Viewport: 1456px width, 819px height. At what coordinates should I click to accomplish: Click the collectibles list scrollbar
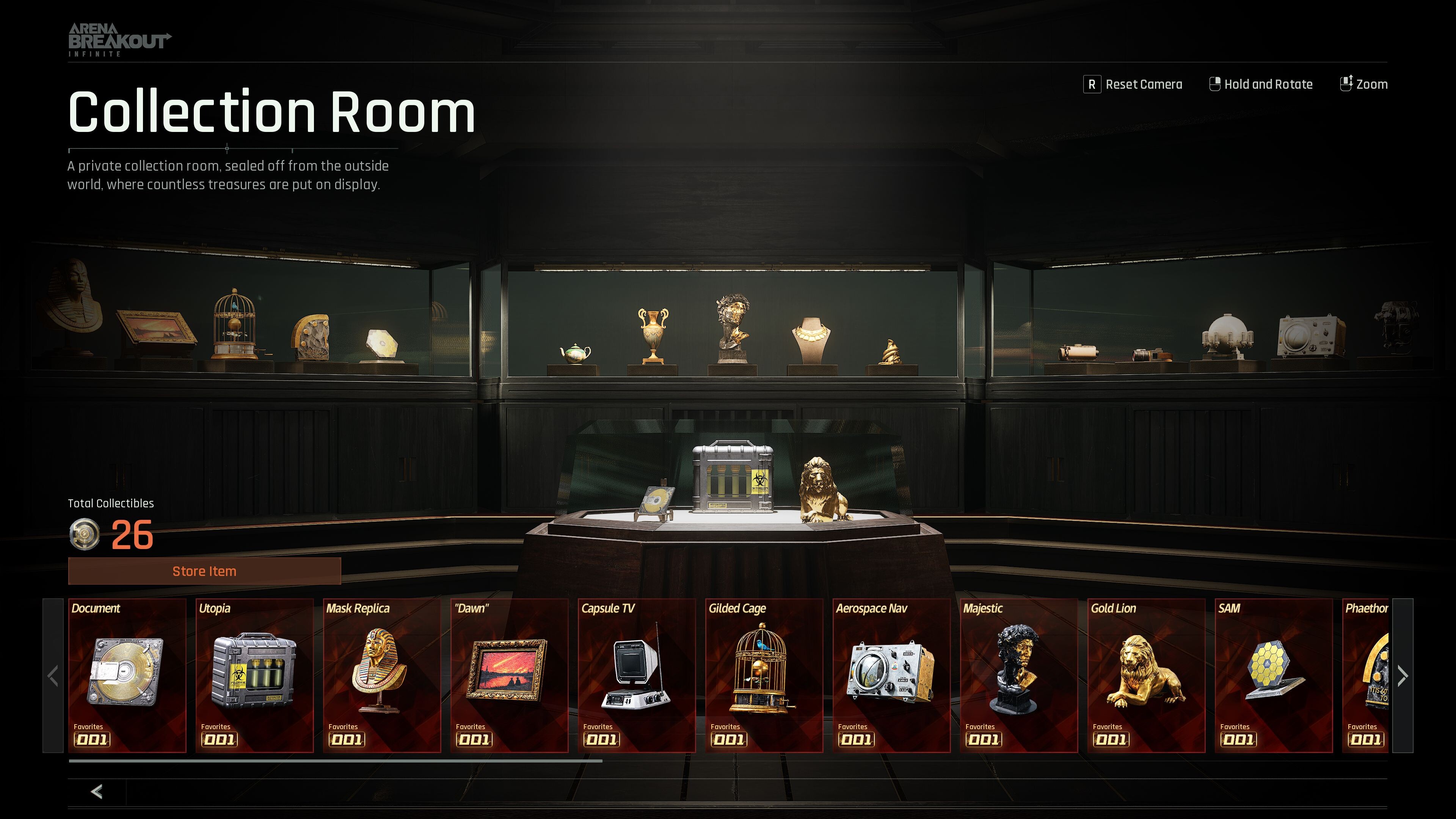tap(335, 761)
